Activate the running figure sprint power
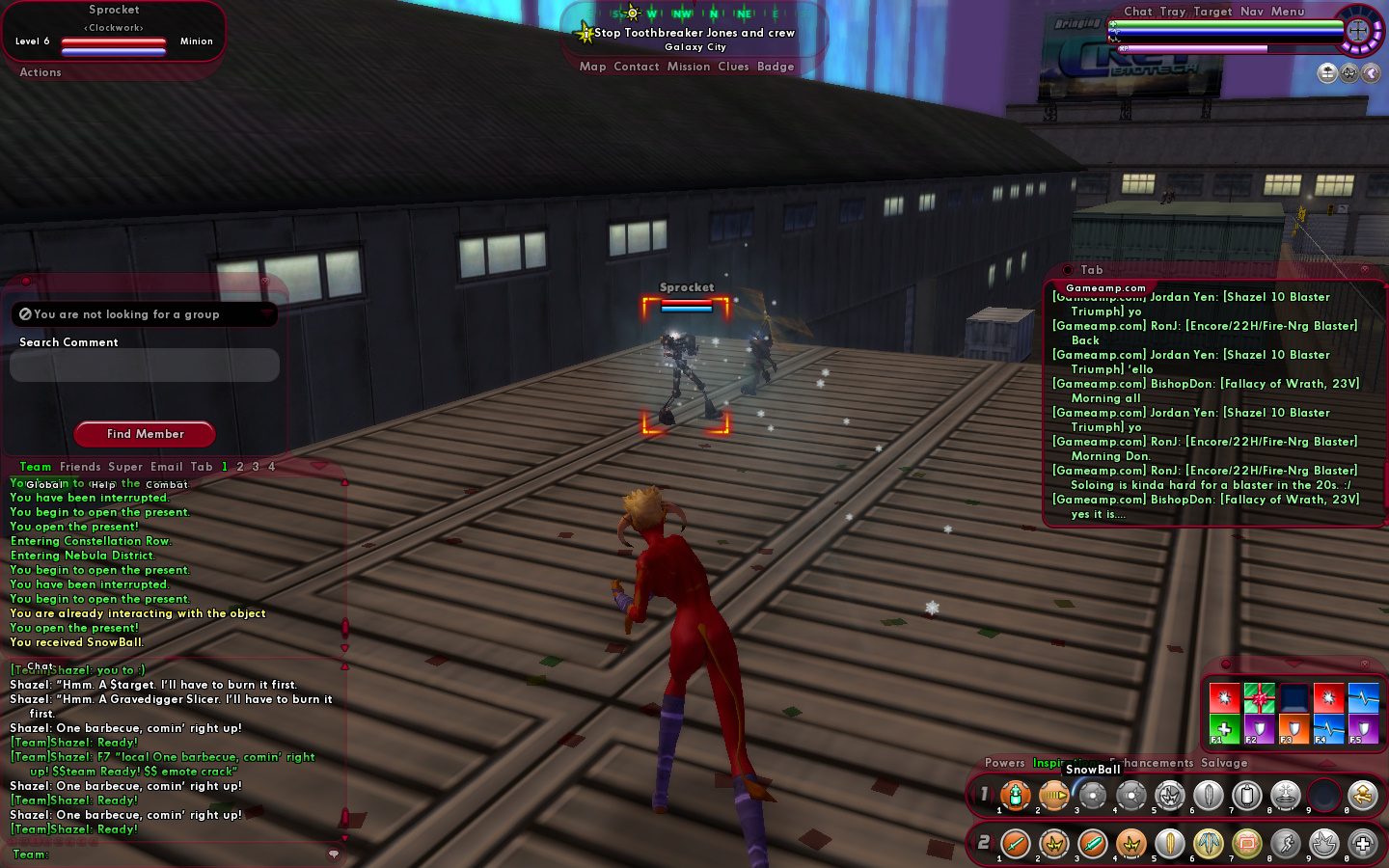The image size is (1389, 868). 1286,844
